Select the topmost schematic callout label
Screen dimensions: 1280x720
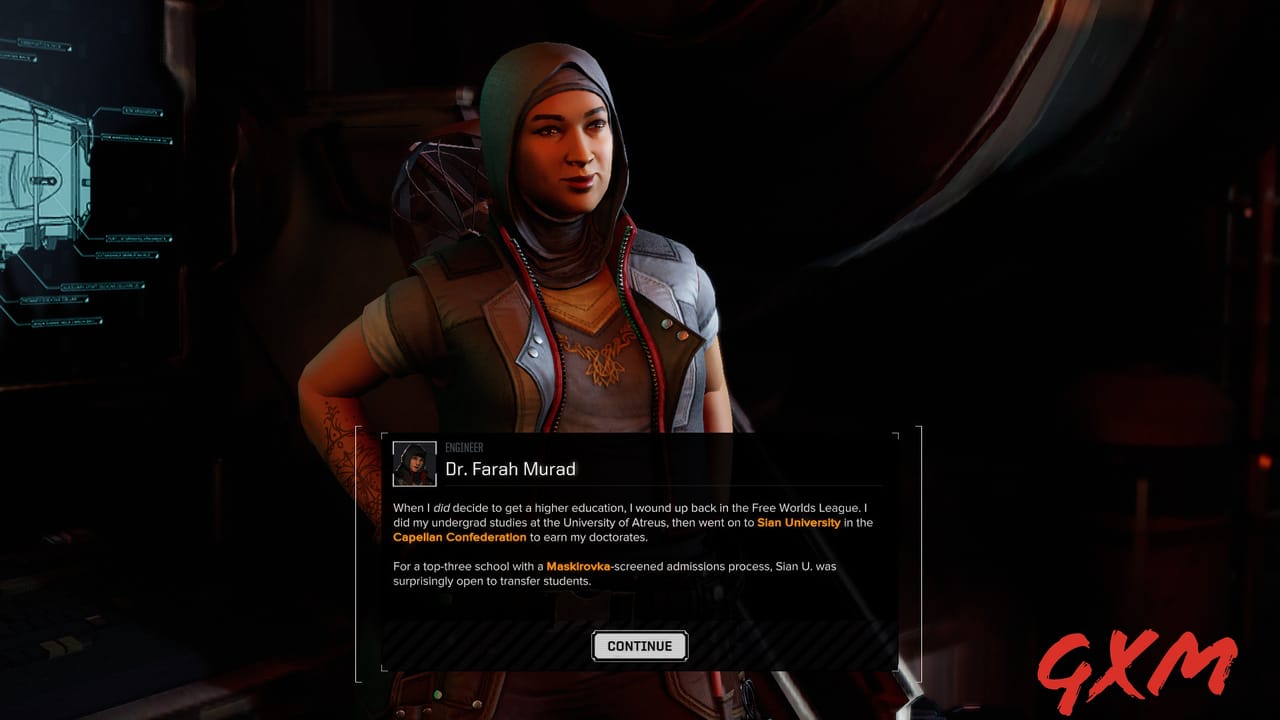[45, 43]
